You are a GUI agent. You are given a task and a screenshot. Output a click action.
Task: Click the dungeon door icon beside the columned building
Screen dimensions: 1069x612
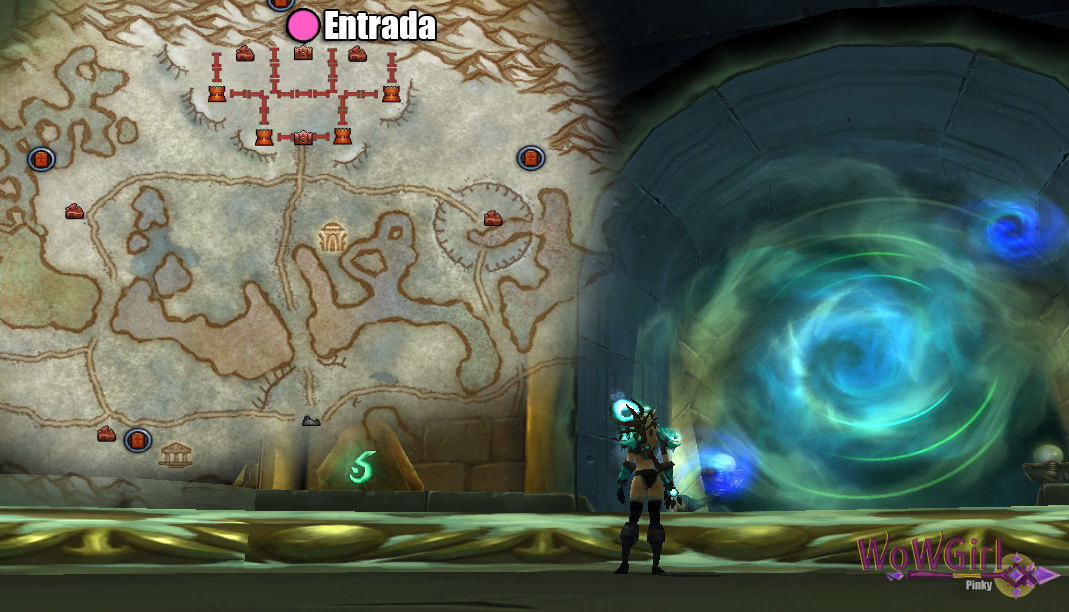[137, 439]
